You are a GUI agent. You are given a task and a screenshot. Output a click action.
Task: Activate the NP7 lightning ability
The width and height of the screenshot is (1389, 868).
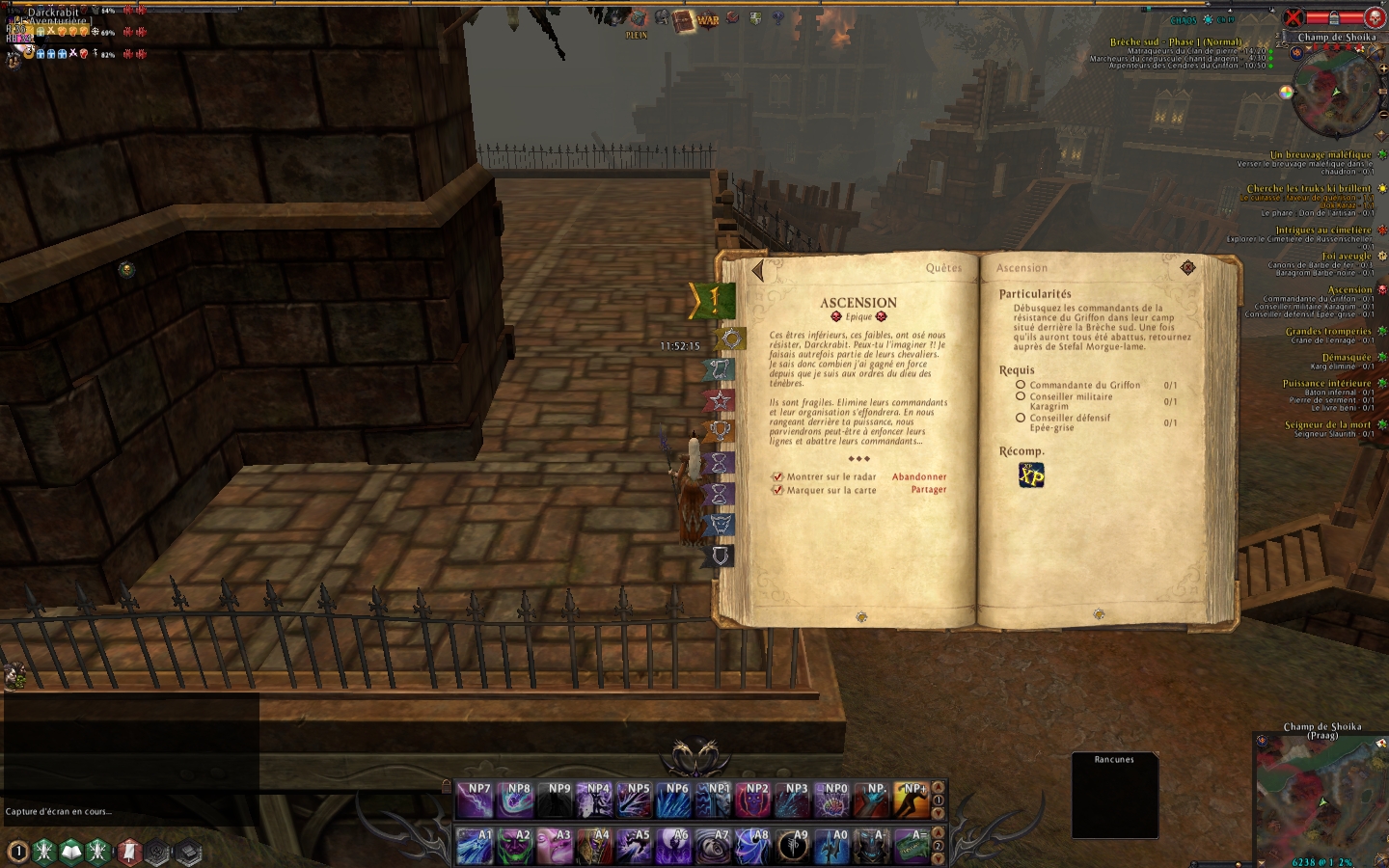(476, 800)
